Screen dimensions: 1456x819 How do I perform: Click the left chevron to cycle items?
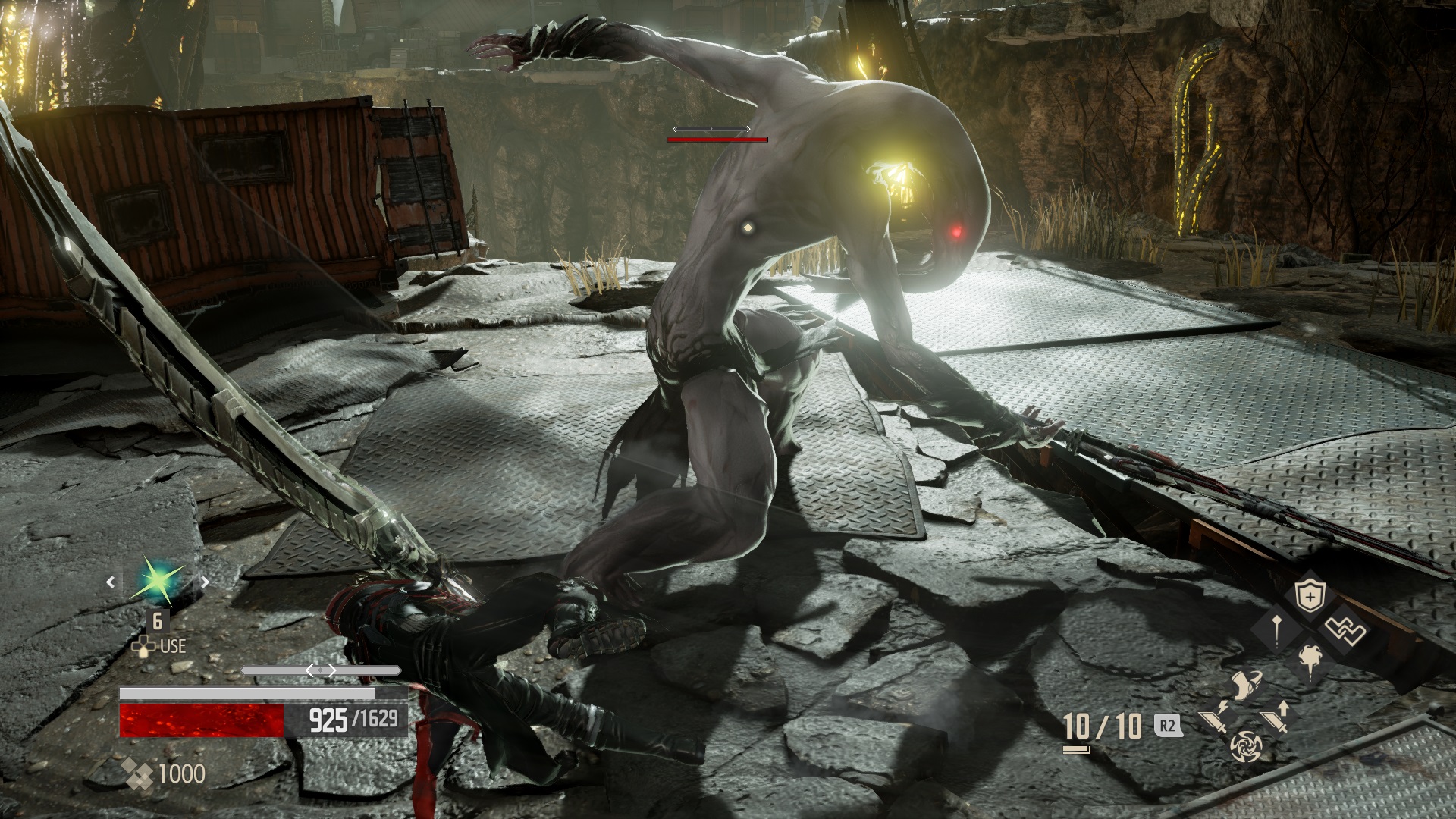coord(111,582)
